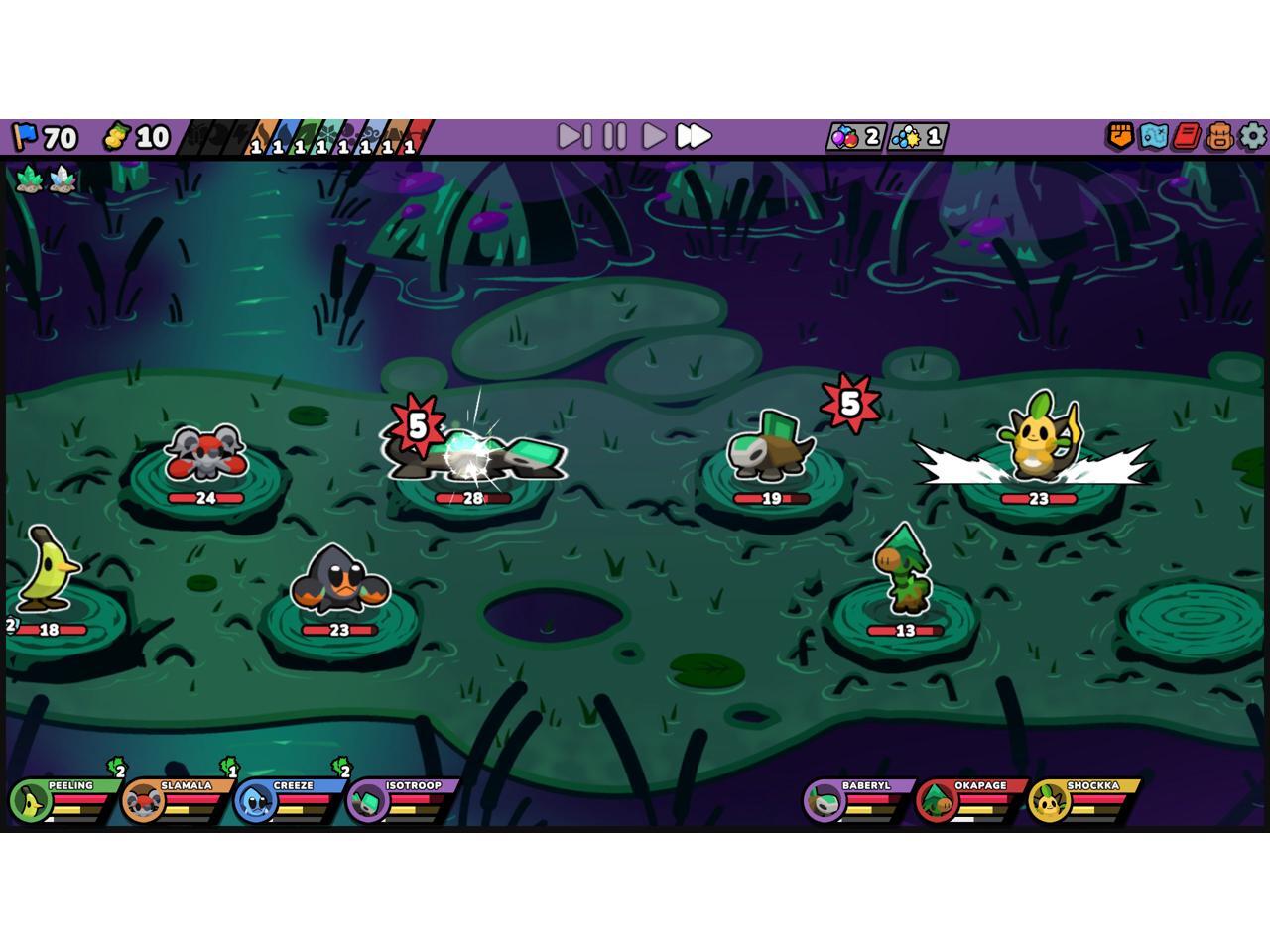Open the blue map icon
Viewport: 1270px width, 952px height.
click(x=1153, y=136)
